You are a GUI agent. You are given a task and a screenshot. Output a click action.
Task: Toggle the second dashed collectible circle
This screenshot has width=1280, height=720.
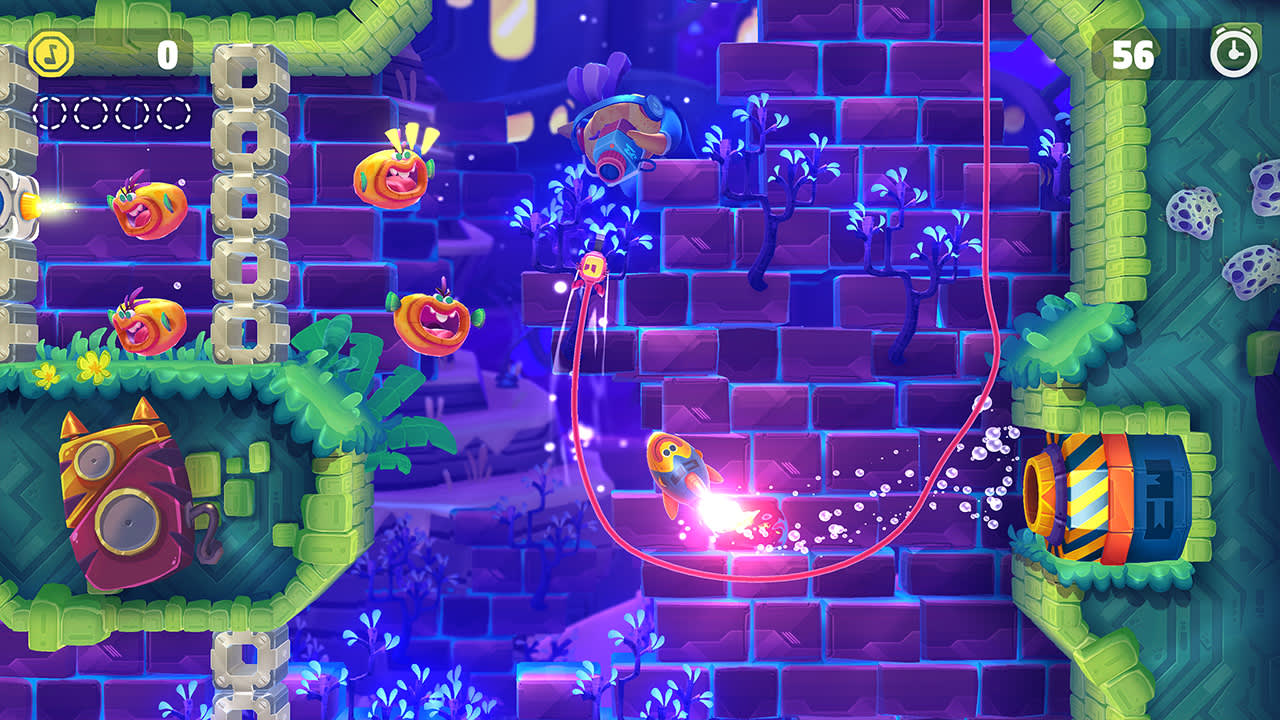click(88, 113)
